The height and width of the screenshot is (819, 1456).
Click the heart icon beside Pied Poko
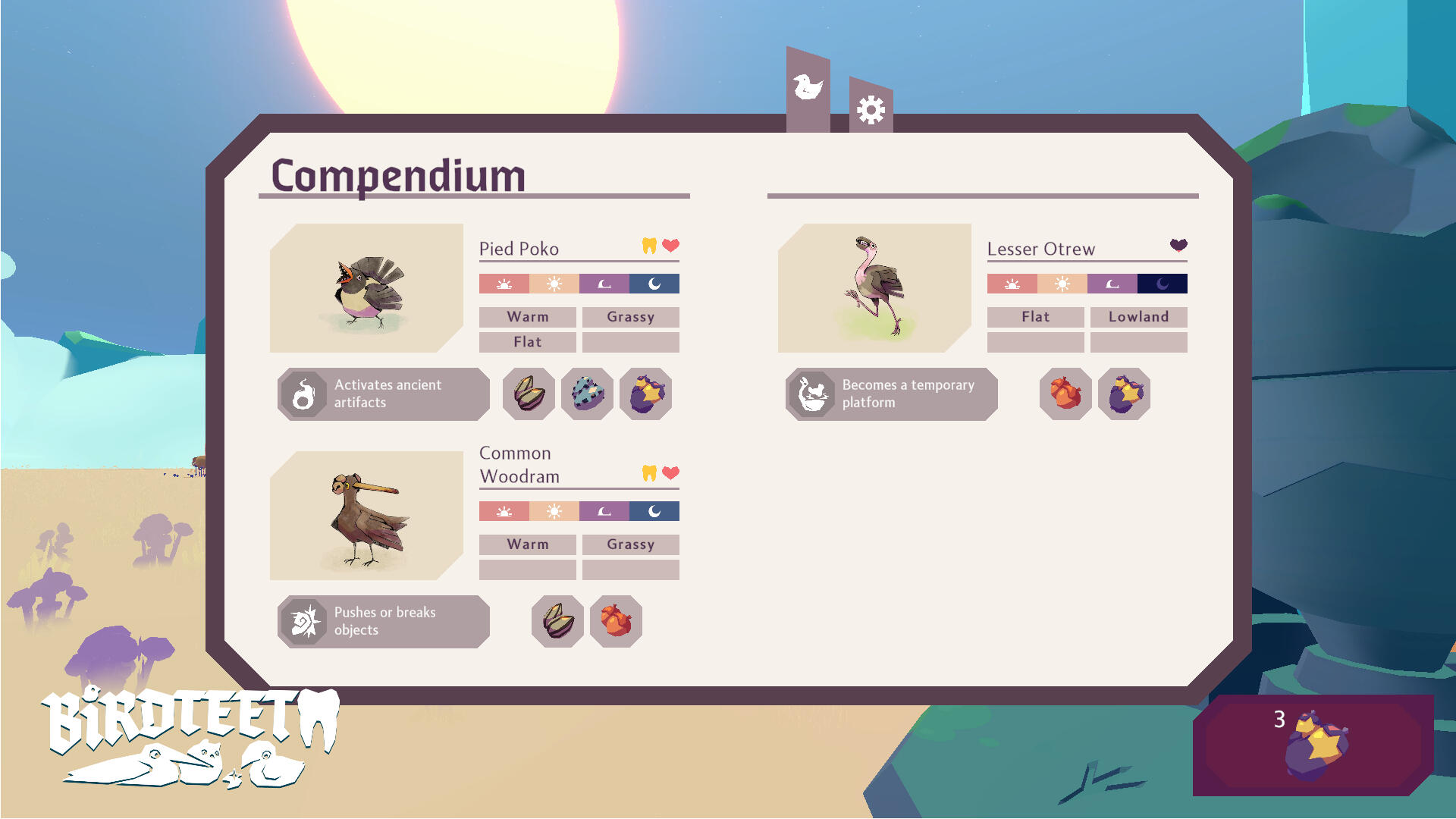(x=670, y=245)
